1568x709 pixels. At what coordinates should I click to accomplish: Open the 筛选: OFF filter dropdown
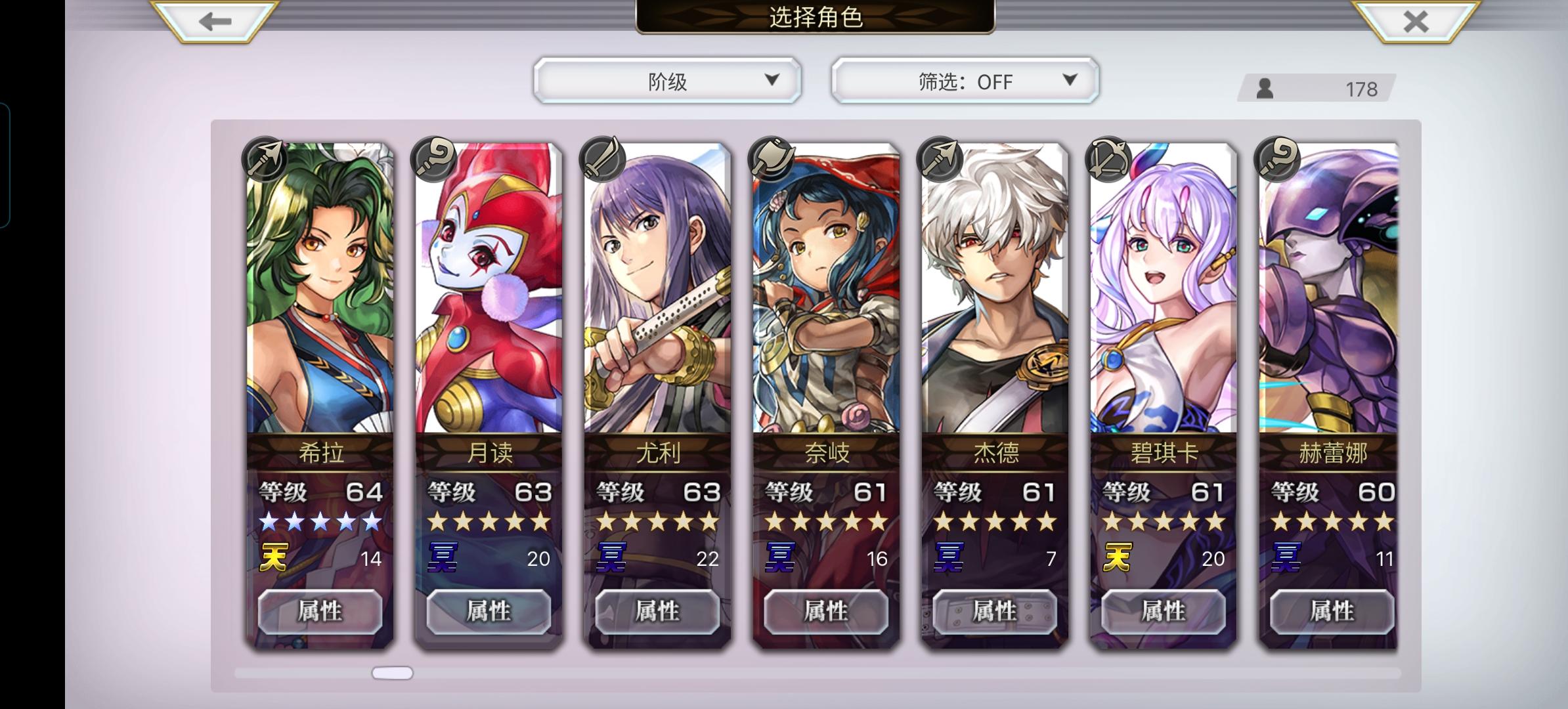pos(963,80)
